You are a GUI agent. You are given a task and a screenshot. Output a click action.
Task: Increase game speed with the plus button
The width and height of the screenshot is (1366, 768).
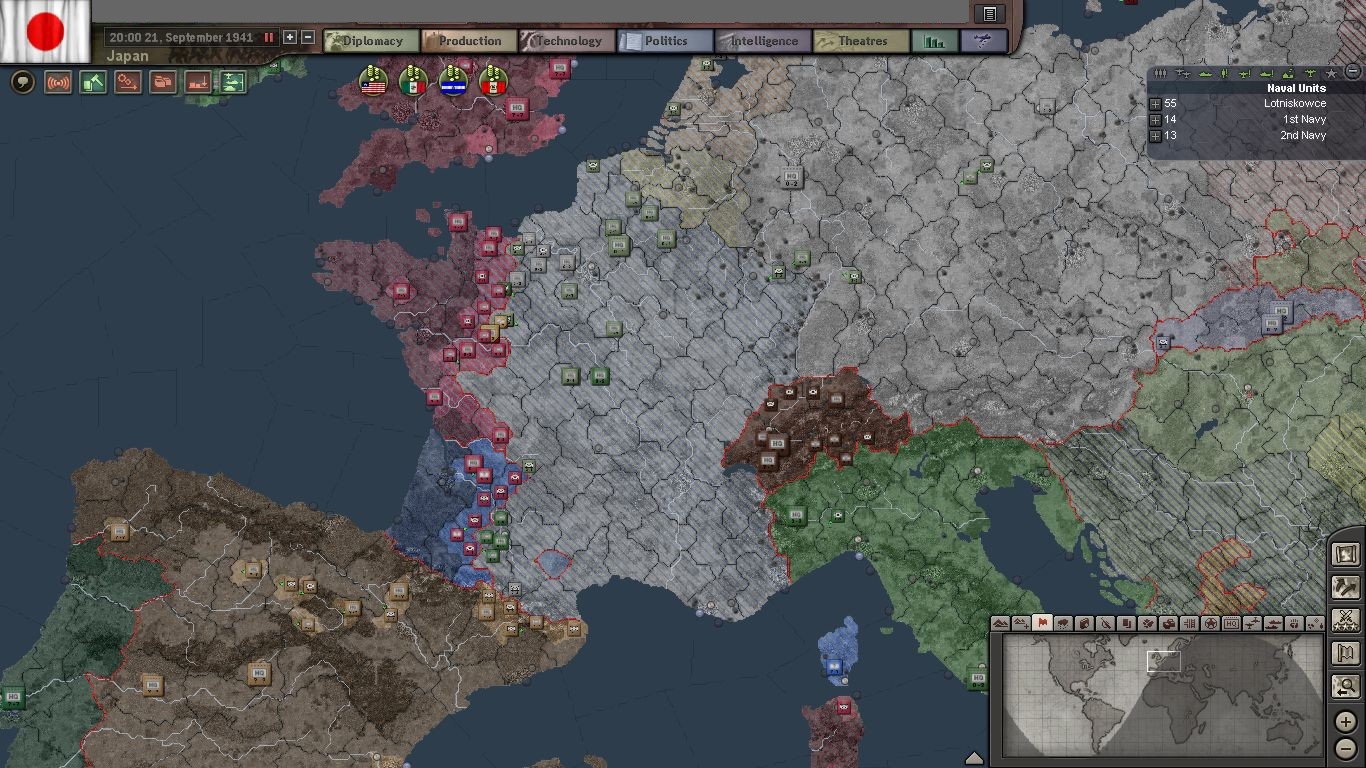tap(290, 37)
